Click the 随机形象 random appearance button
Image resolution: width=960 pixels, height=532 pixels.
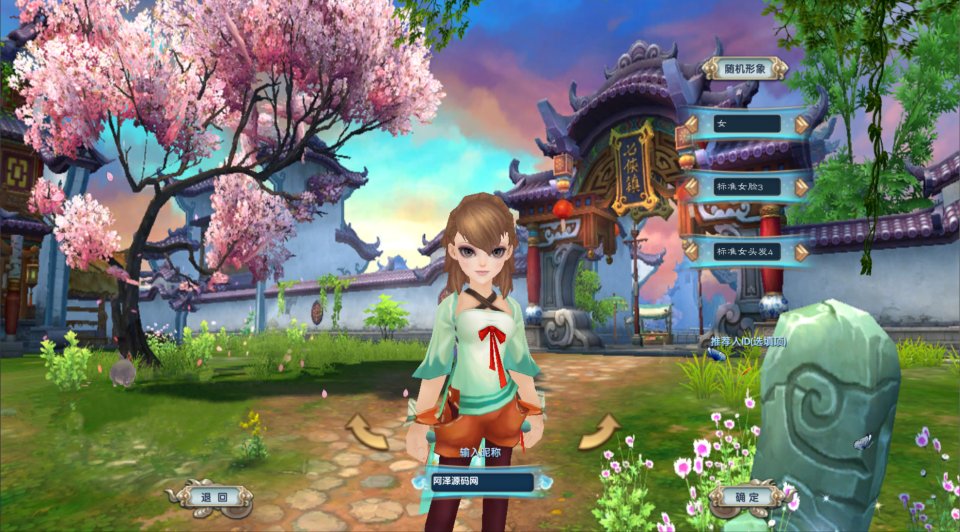(744, 68)
